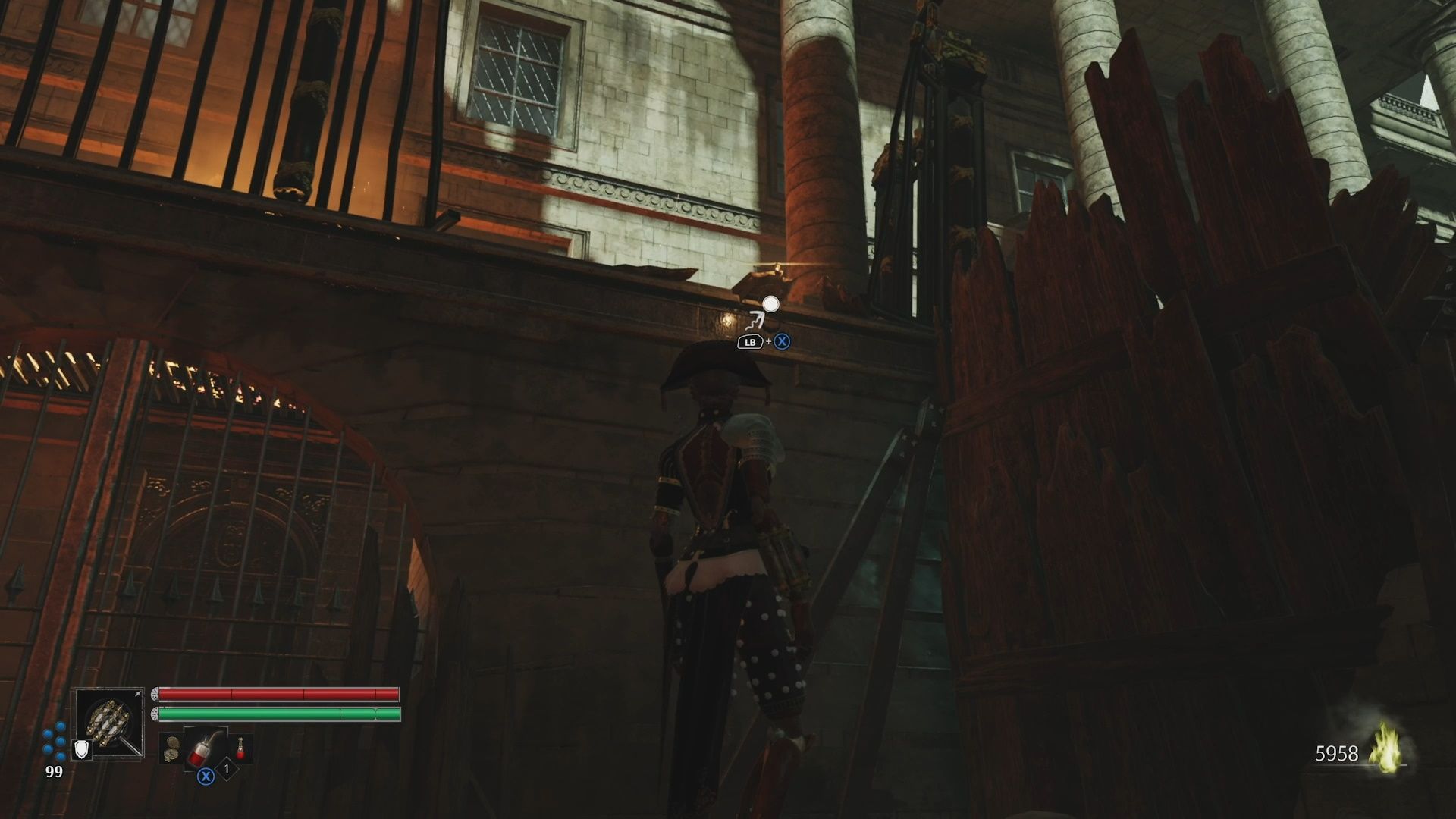Select the ammo counter showing 99
The height and width of the screenshot is (819, 1456).
(x=53, y=770)
